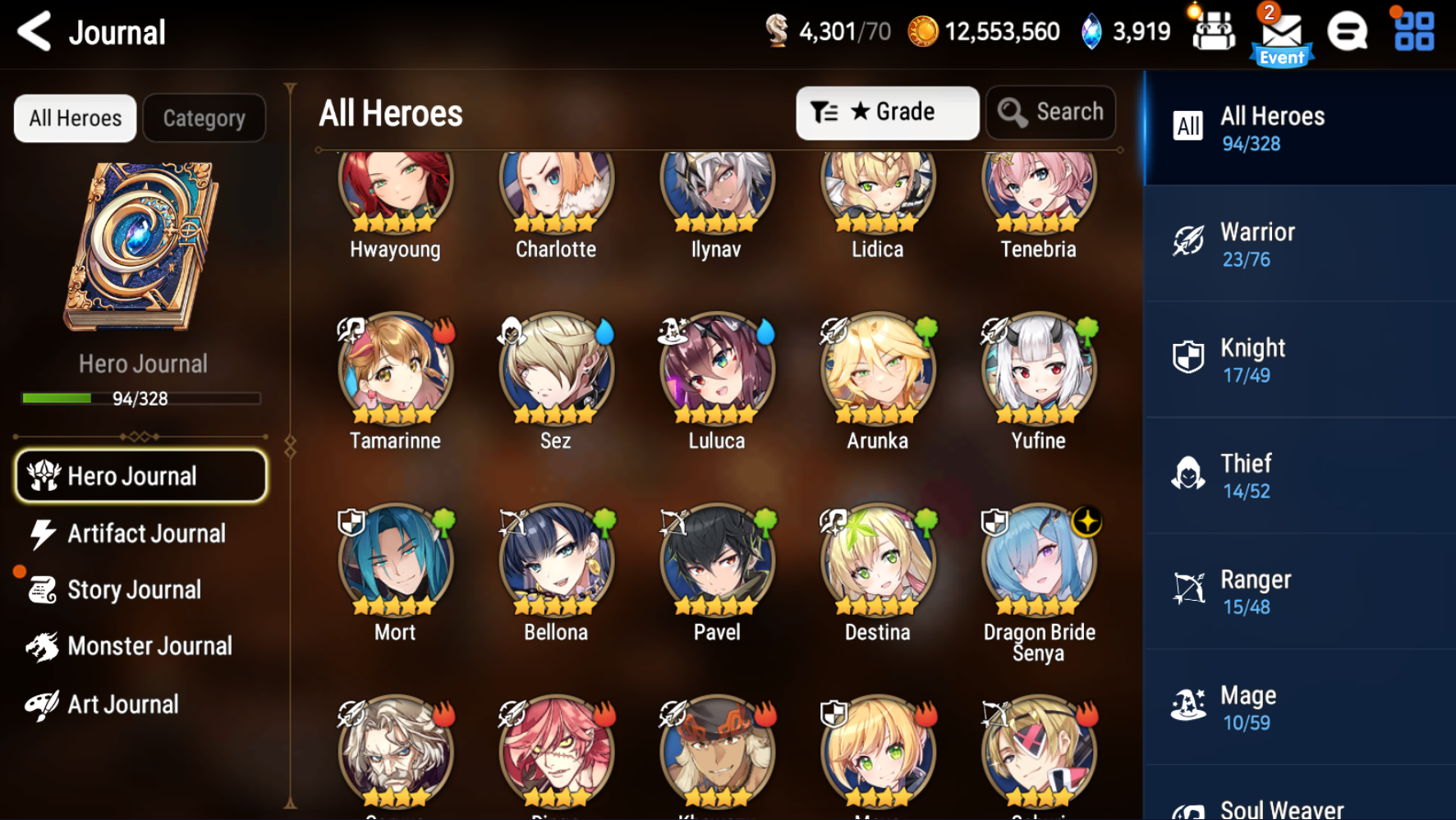Open the star Grade filter dropdown
The width and height of the screenshot is (1456, 820).
(x=886, y=112)
